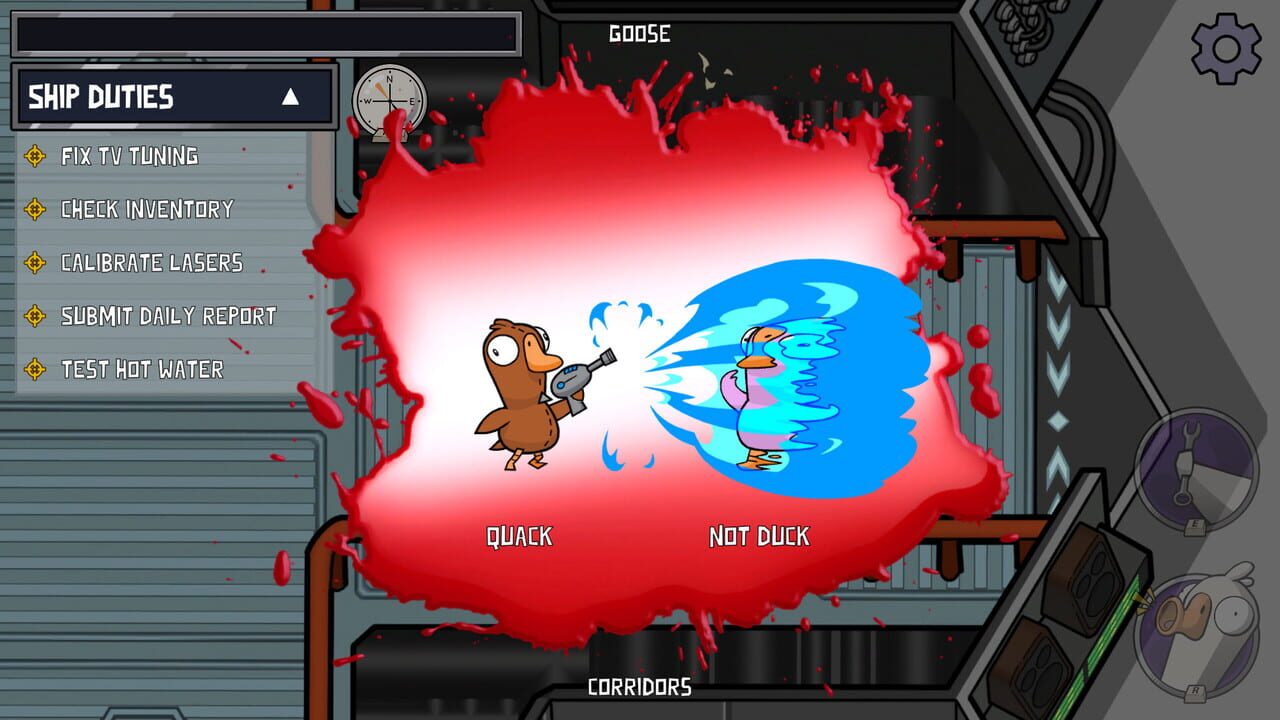The height and width of the screenshot is (720, 1280).
Task: Click the compass navigation icon
Action: pyautogui.click(x=388, y=100)
